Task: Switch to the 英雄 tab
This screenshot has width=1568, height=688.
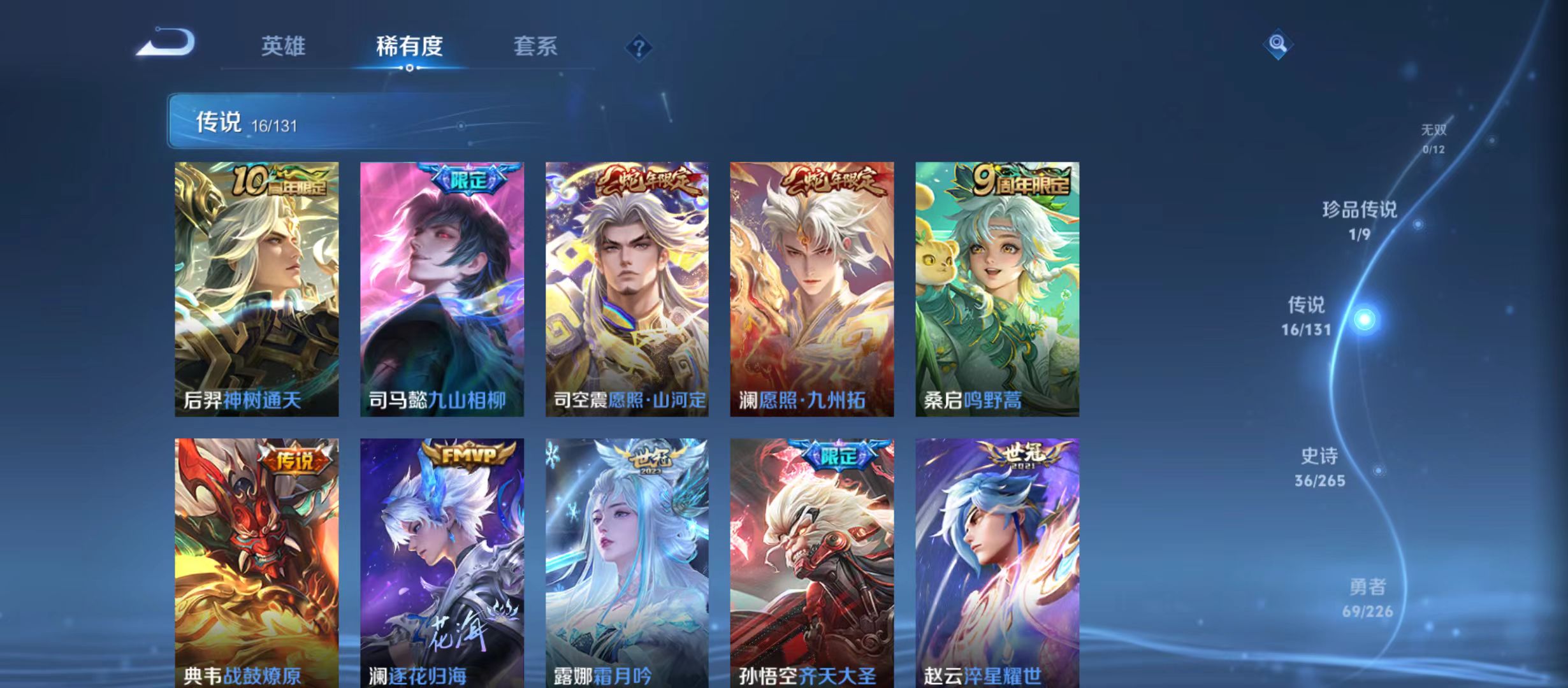Action: point(283,47)
